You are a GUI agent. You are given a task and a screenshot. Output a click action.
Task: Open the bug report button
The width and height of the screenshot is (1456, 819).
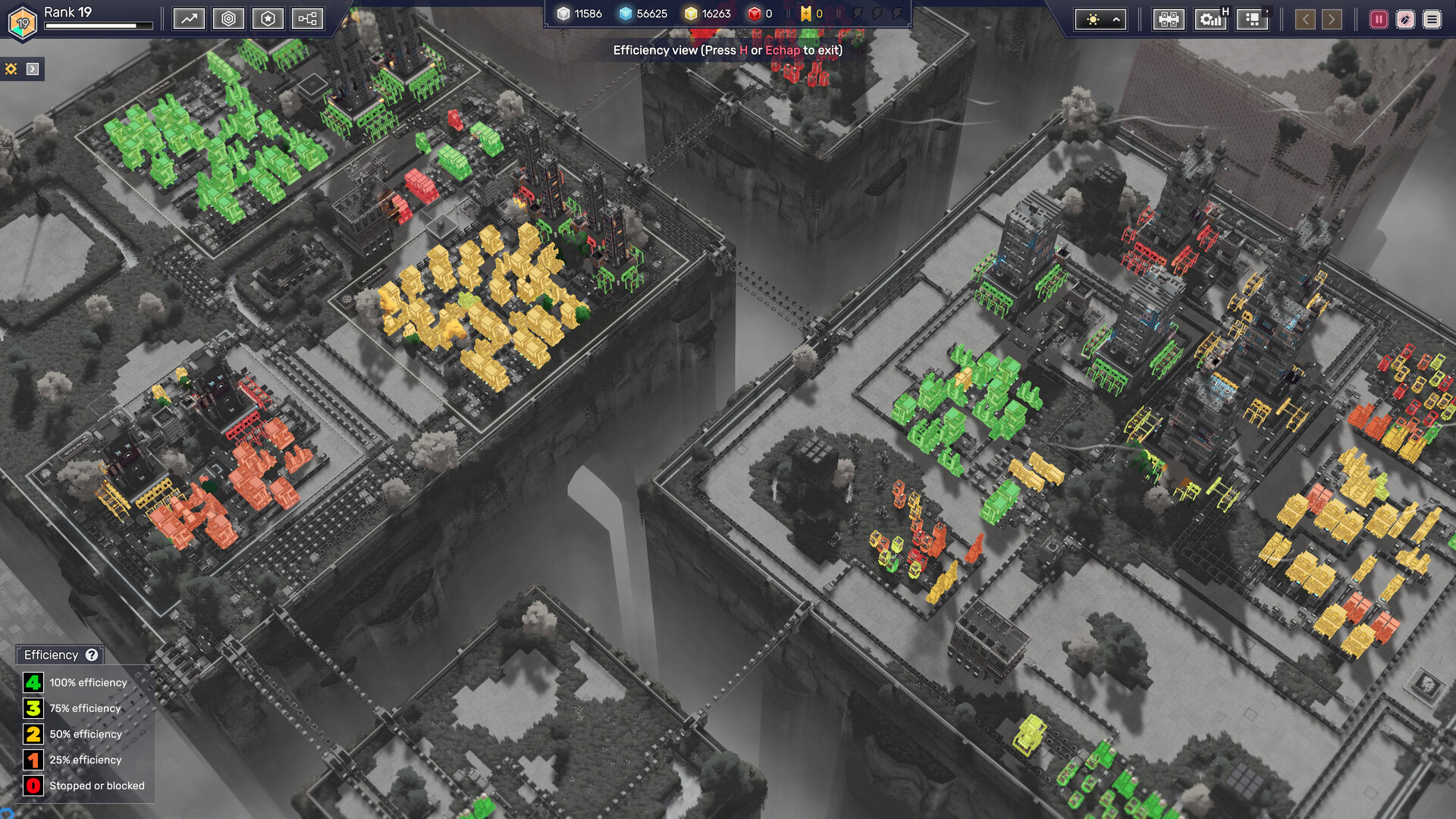1405,20
